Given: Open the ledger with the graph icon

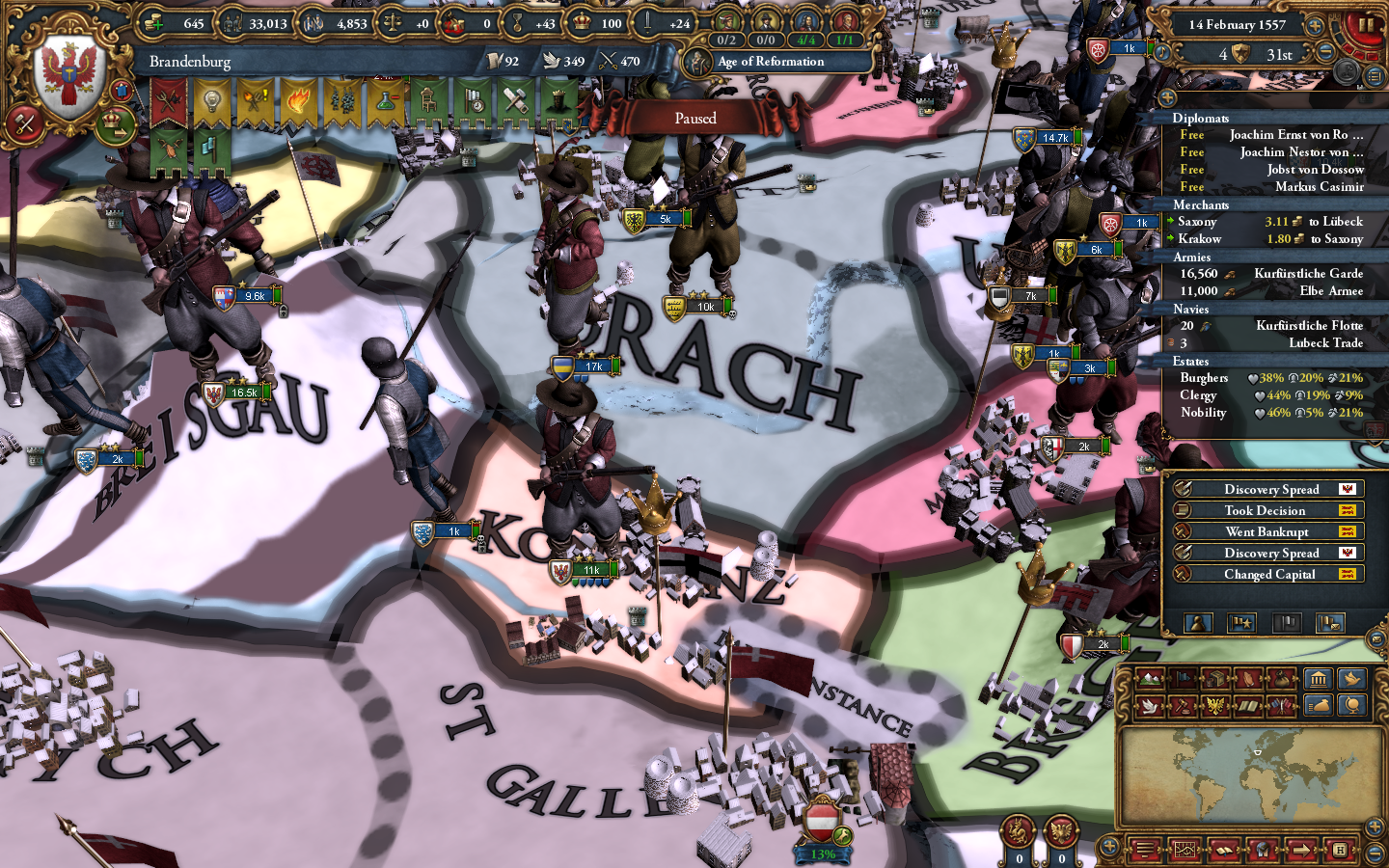Looking at the screenshot, I should (x=1185, y=851).
